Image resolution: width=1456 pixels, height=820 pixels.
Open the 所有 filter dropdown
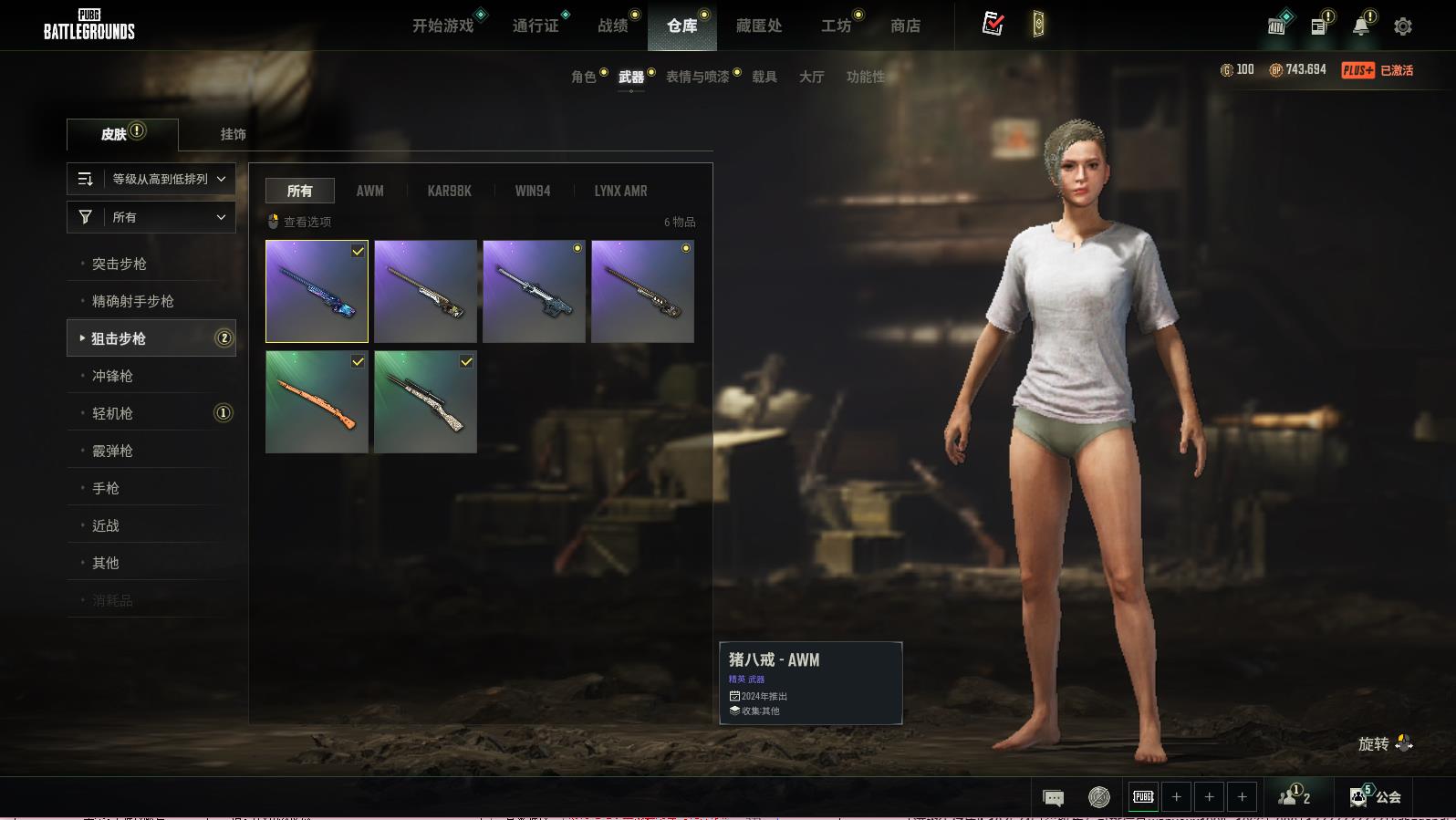[151, 217]
